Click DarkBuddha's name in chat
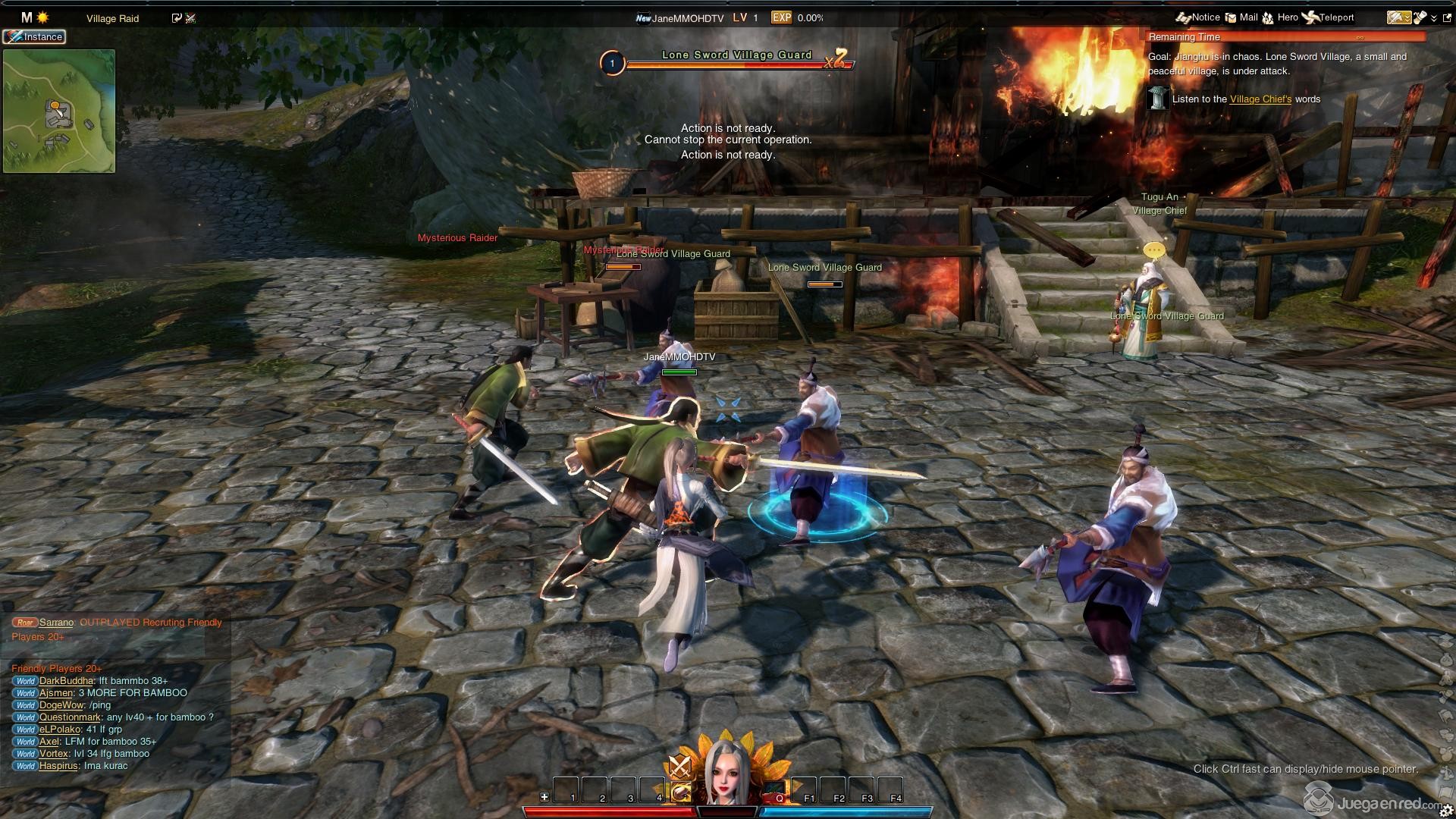 coord(66,681)
